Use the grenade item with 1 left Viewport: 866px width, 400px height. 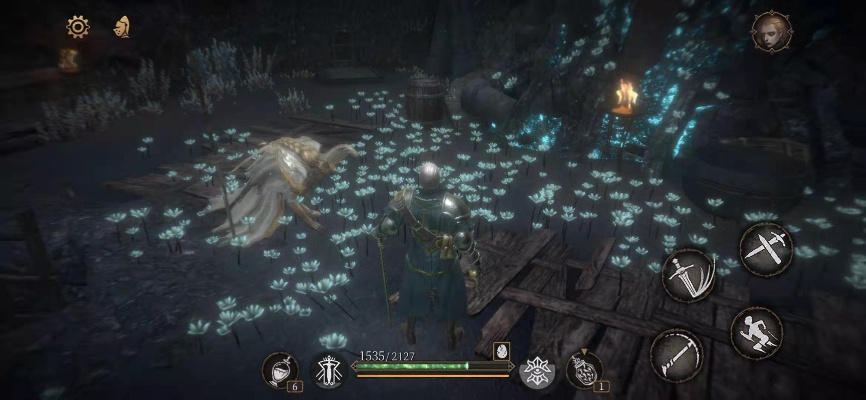[583, 371]
